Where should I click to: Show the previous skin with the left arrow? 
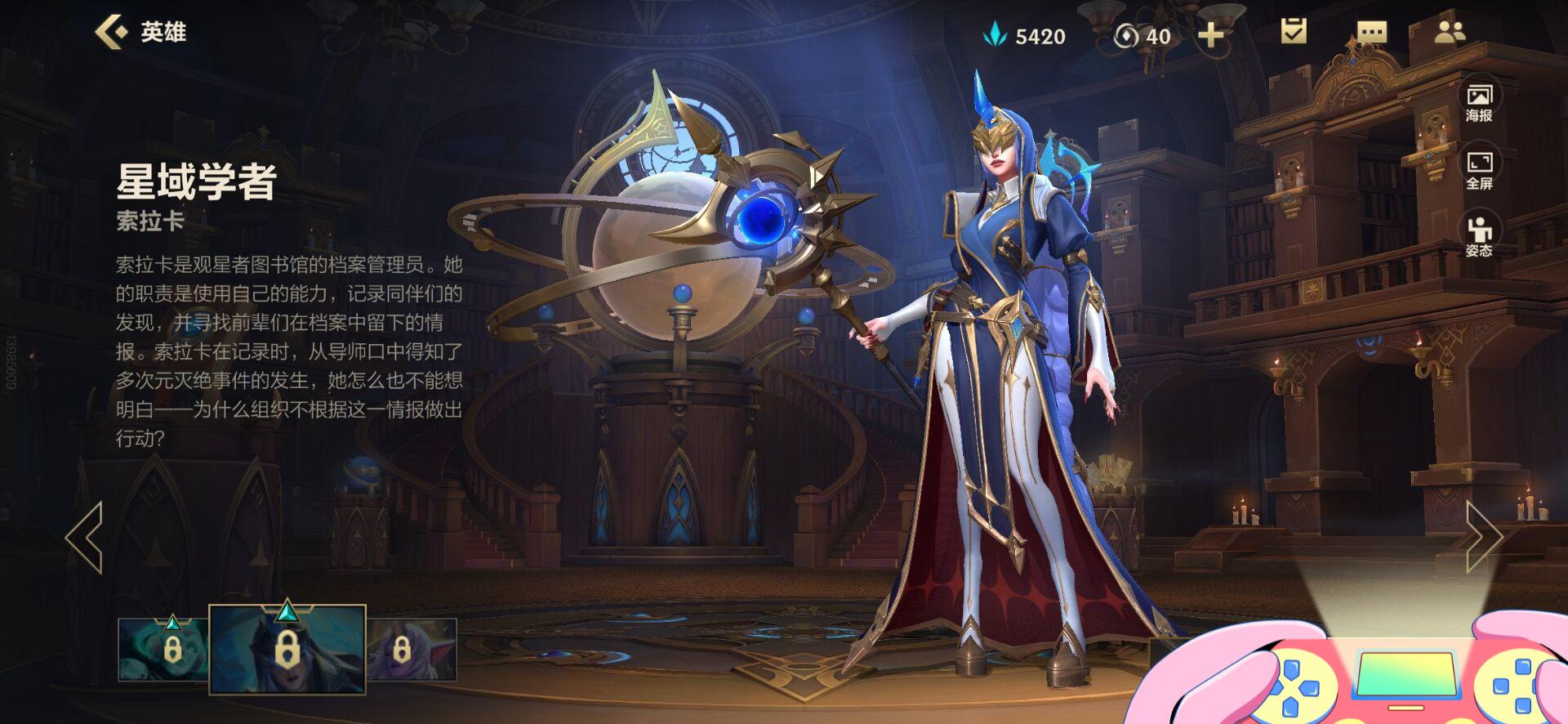click(x=84, y=537)
